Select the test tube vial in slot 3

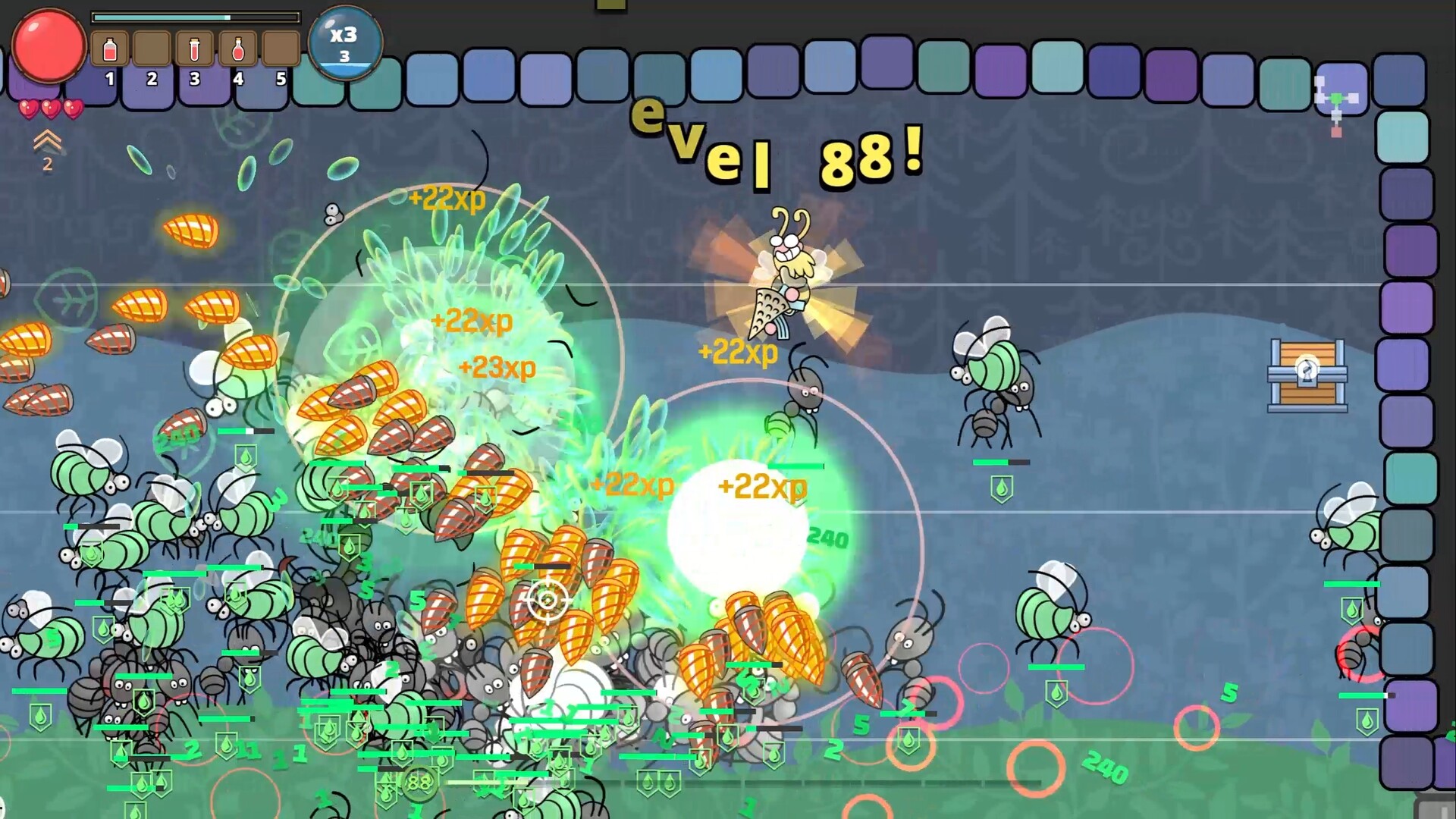point(196,47)
